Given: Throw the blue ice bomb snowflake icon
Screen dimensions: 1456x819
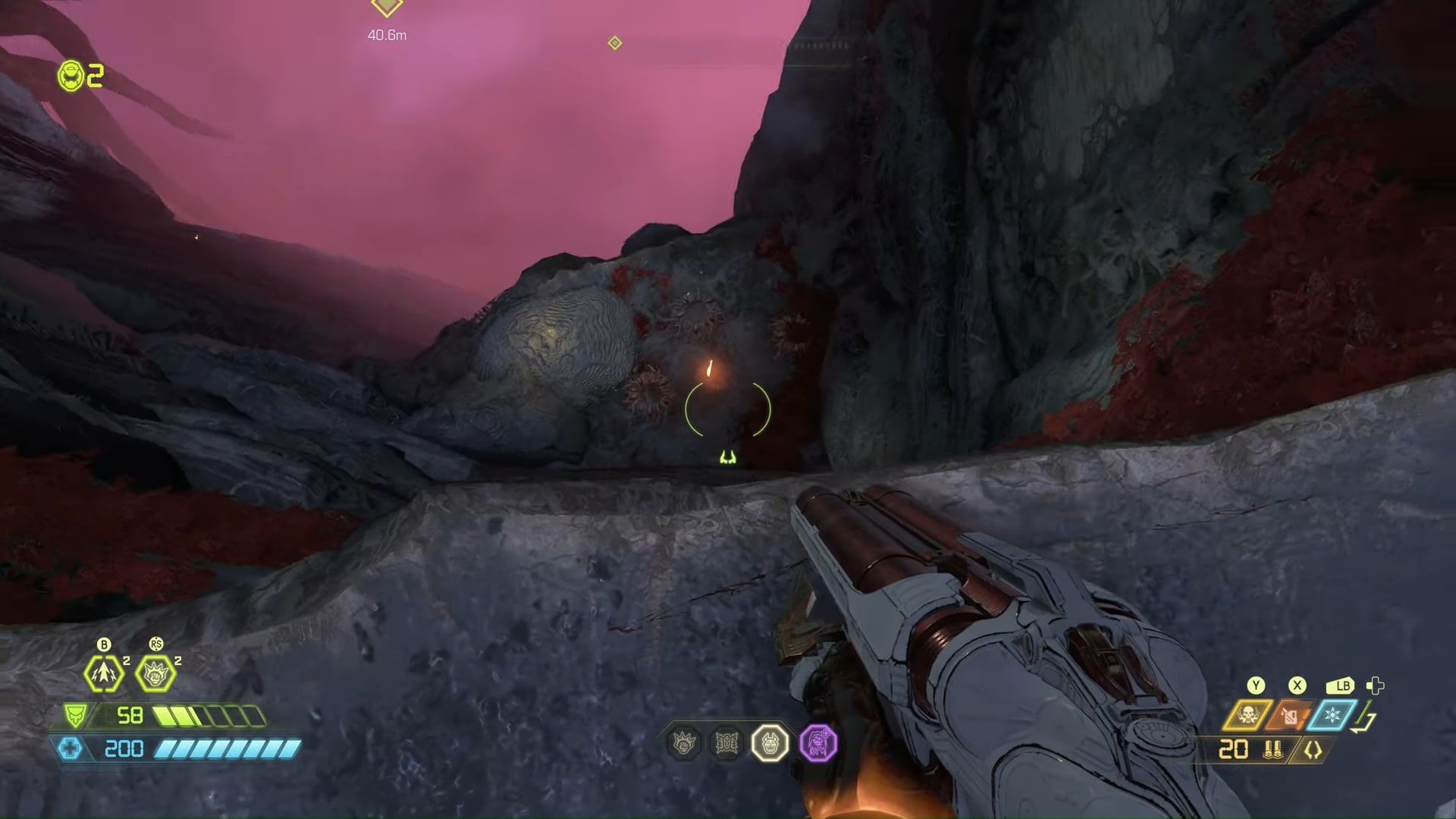Looking at the screenshot, I should (1332, 715).
